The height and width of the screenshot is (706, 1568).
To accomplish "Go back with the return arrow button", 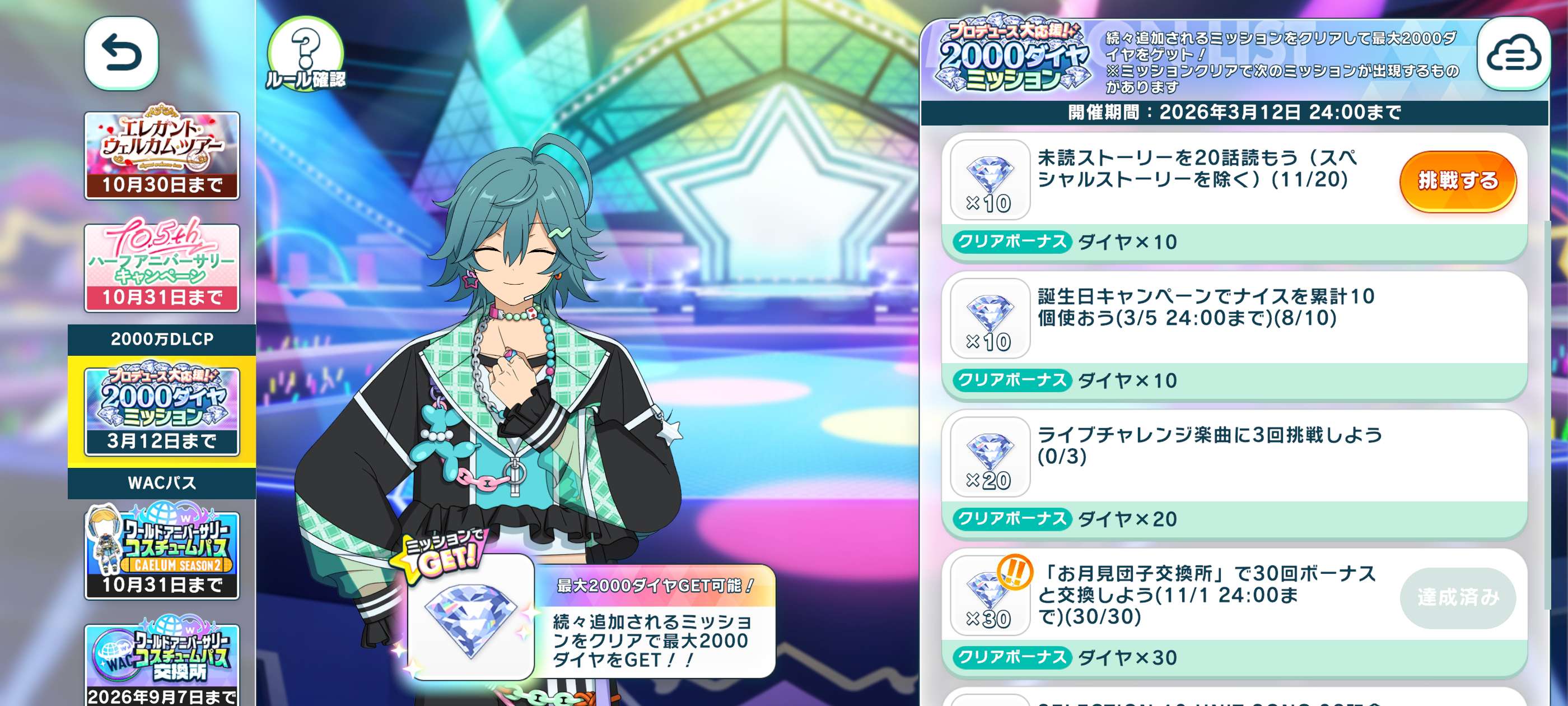I will coord(121,53).
